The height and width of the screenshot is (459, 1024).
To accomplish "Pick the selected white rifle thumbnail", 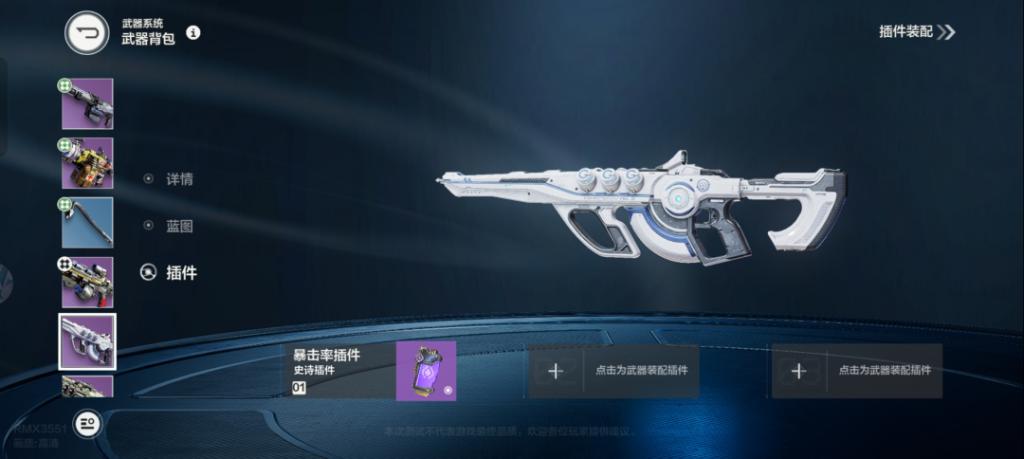I will pyautogui.click(x=87, y=341).
